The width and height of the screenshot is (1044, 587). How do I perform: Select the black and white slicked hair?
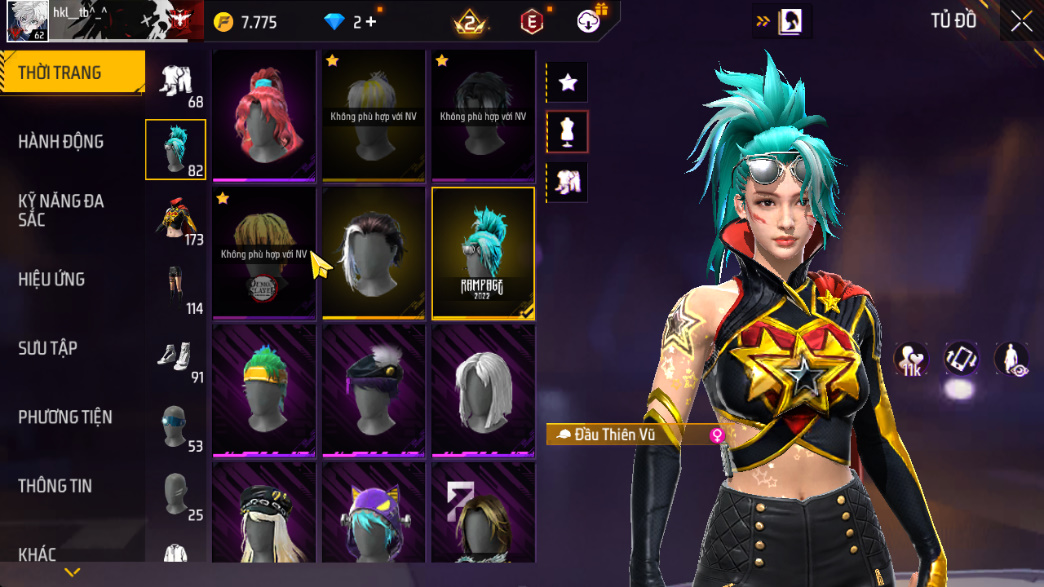coord(373,253)
